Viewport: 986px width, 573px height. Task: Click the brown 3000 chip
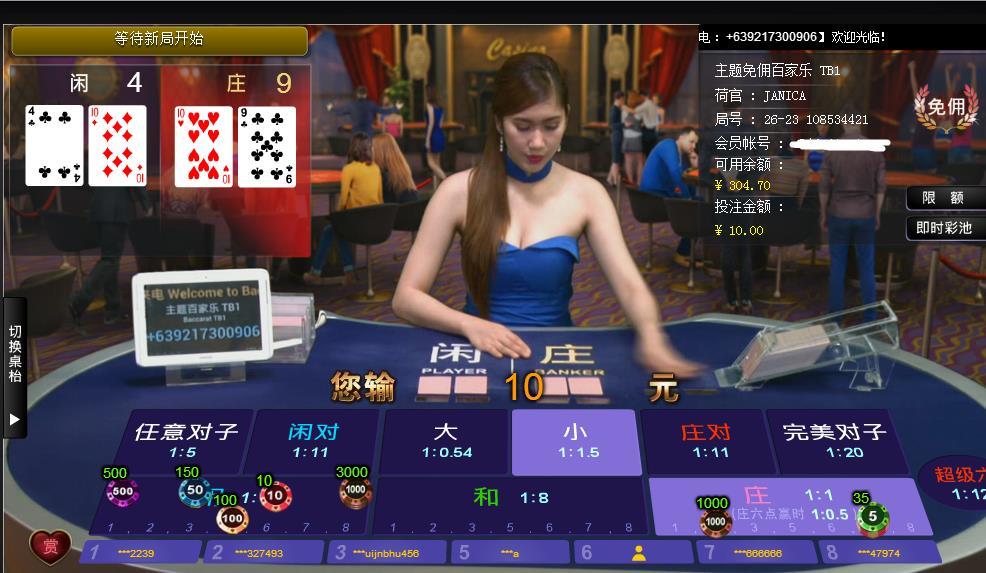354,490
